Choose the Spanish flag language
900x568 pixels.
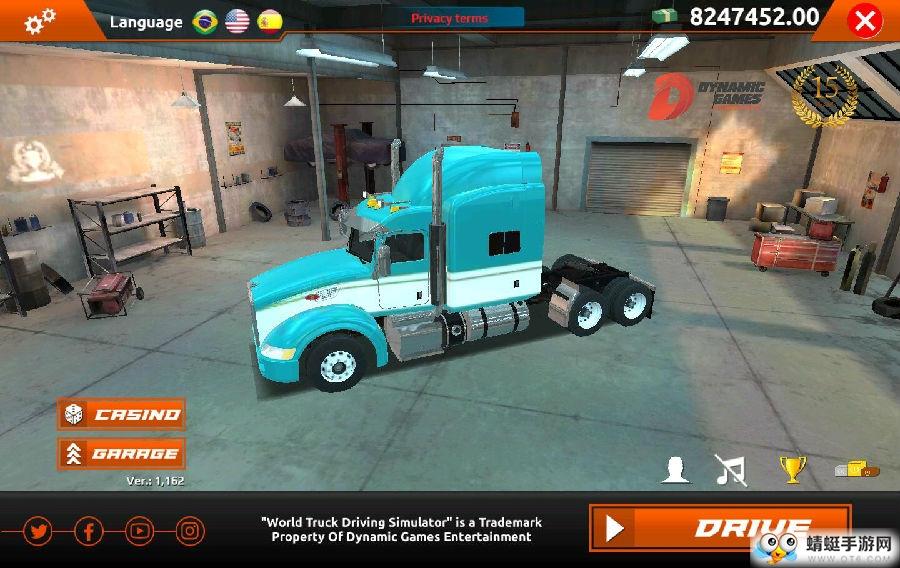(x=269, y=21)
